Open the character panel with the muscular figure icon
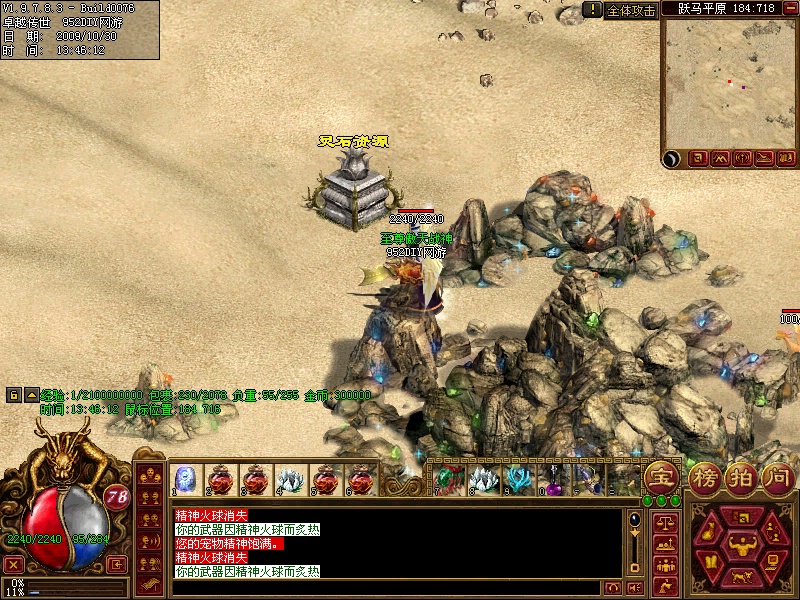800x600 pixels. pos(741,546)
